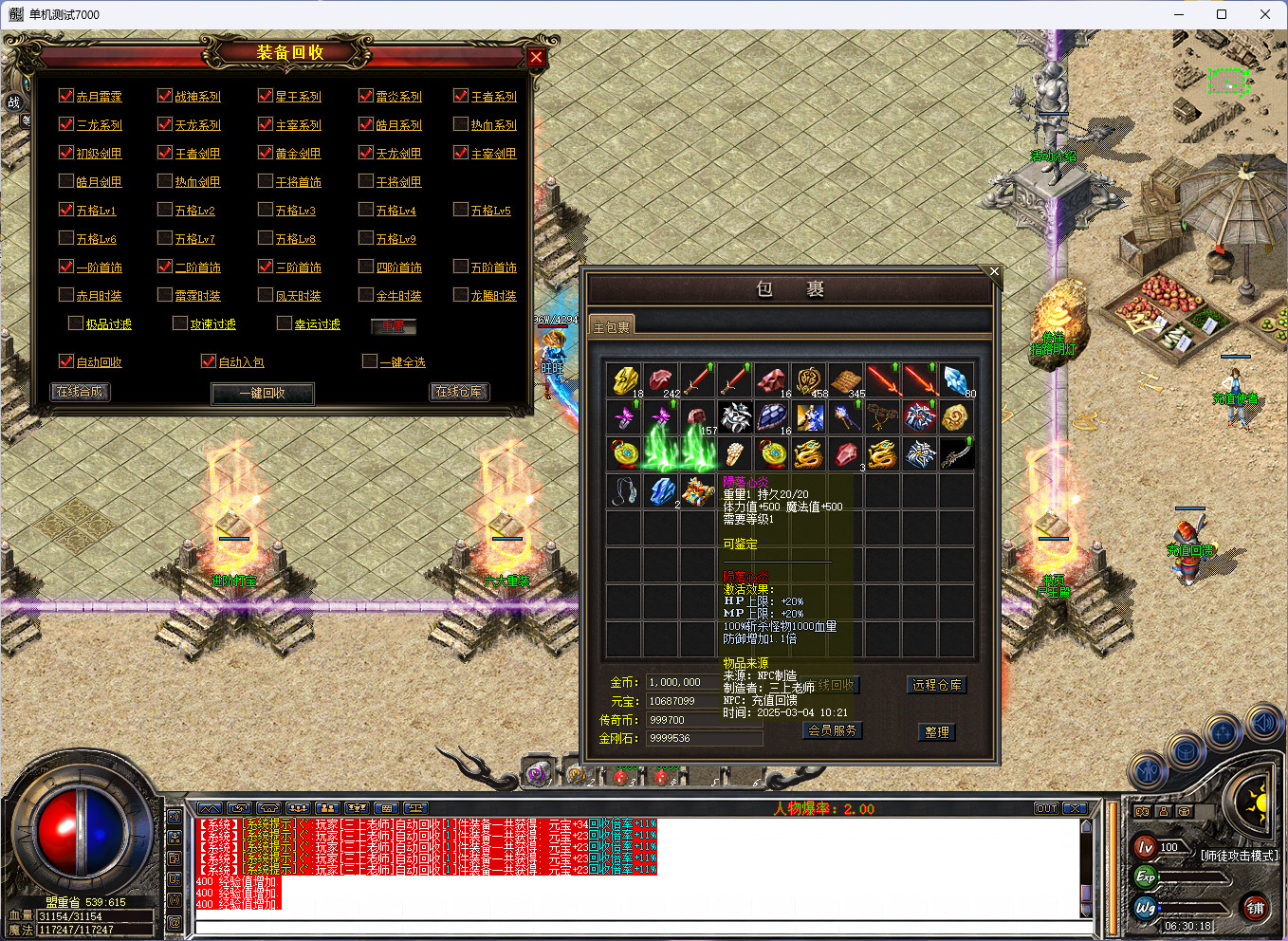Click the 整理 sort bag button
The height and width of the screenshot is (941, 1288).
[936, 732]
